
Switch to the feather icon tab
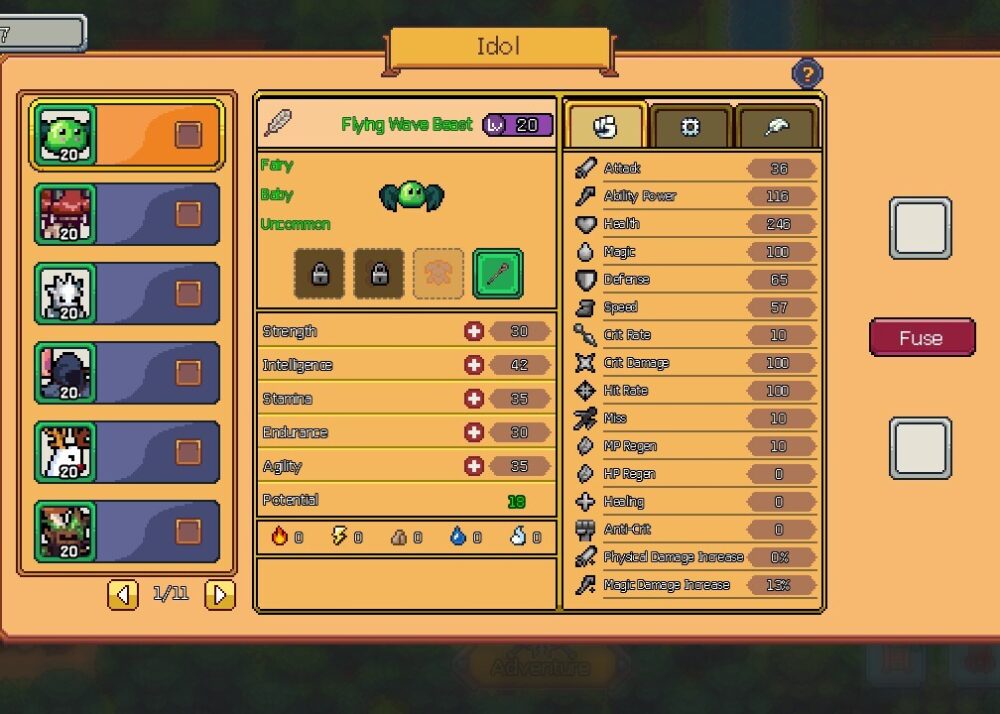coord(777,127)
